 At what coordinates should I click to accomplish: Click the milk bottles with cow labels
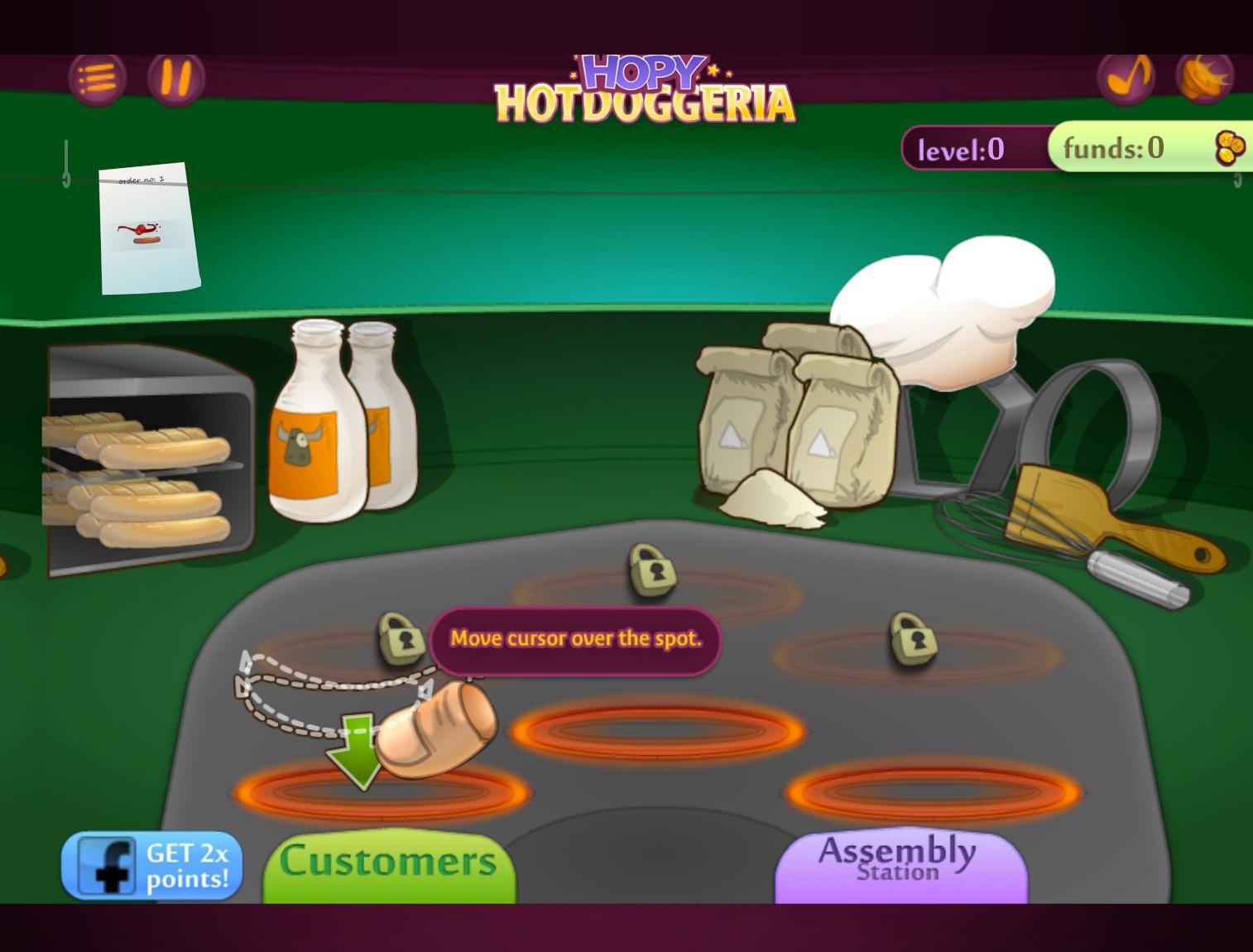(x=341, y=422)
